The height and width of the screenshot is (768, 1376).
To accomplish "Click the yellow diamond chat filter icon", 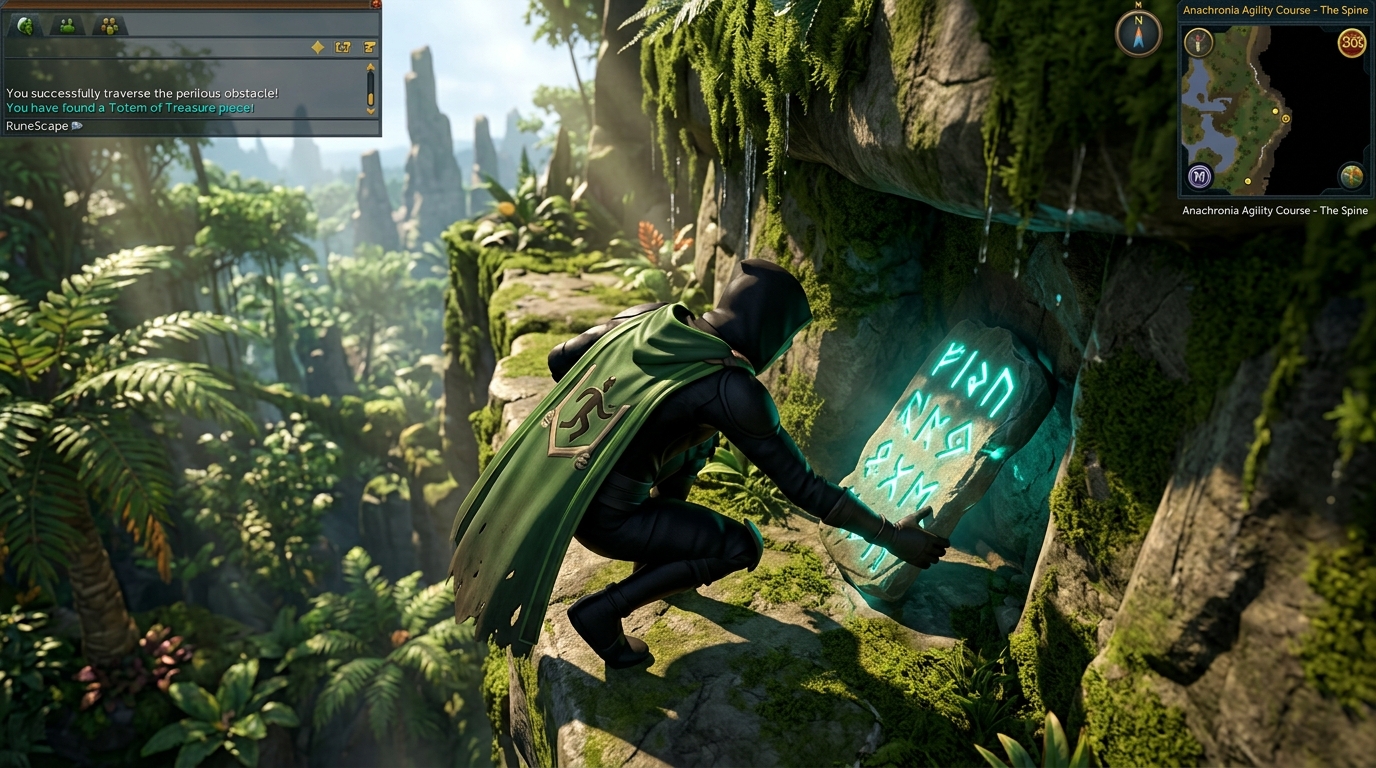I will [317, 48].
